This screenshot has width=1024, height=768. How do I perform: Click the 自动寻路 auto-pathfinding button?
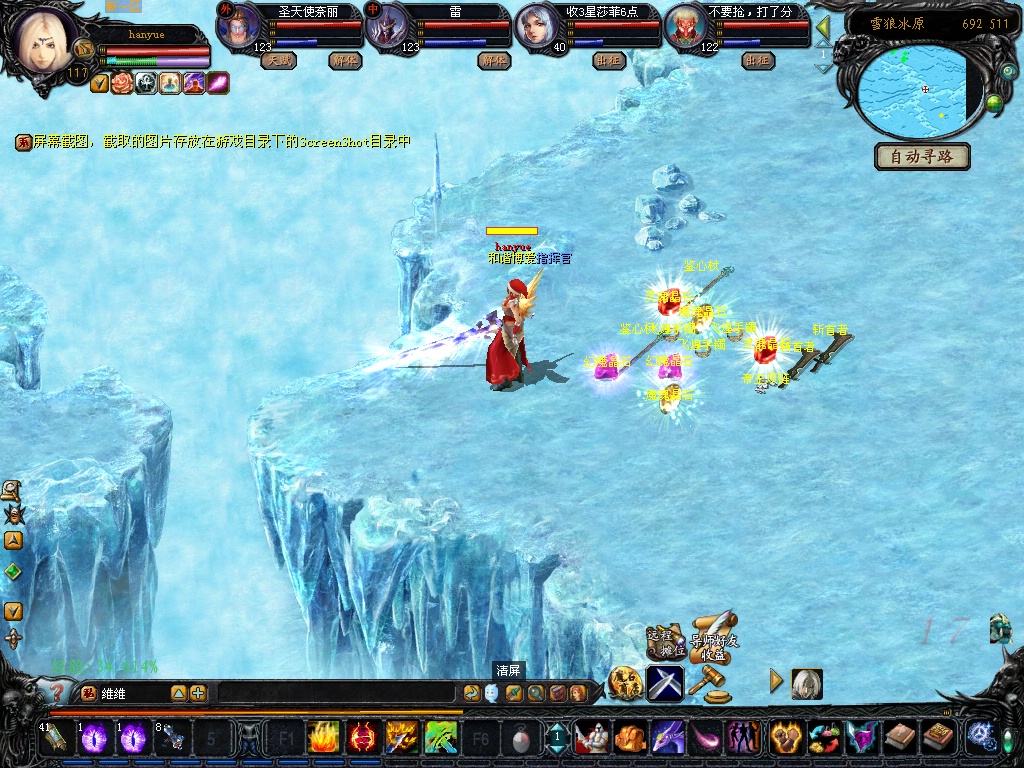coord(922,157)
